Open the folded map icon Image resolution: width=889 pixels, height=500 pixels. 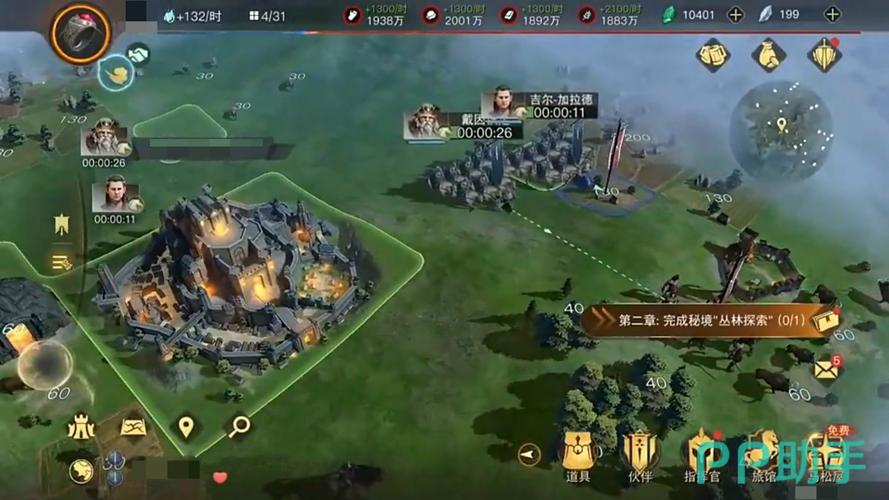click(x=133, y=427)
